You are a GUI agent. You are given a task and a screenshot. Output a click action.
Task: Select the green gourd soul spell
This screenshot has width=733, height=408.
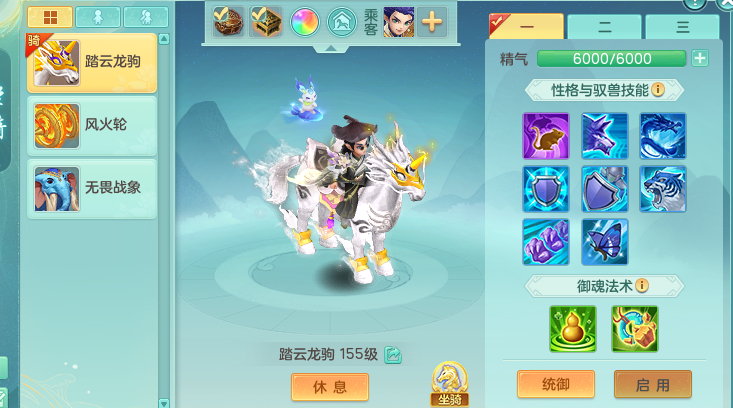point(572,329)
